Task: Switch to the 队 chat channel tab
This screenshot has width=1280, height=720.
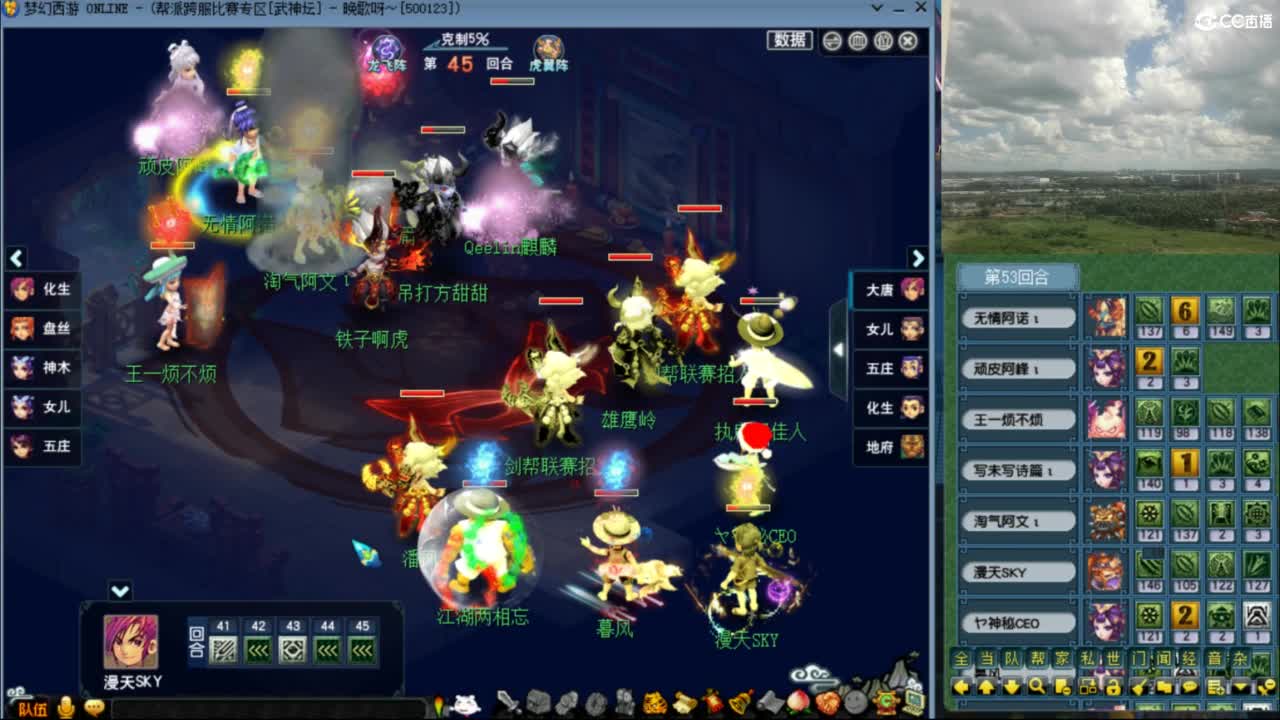Action: click(1013, 659)
